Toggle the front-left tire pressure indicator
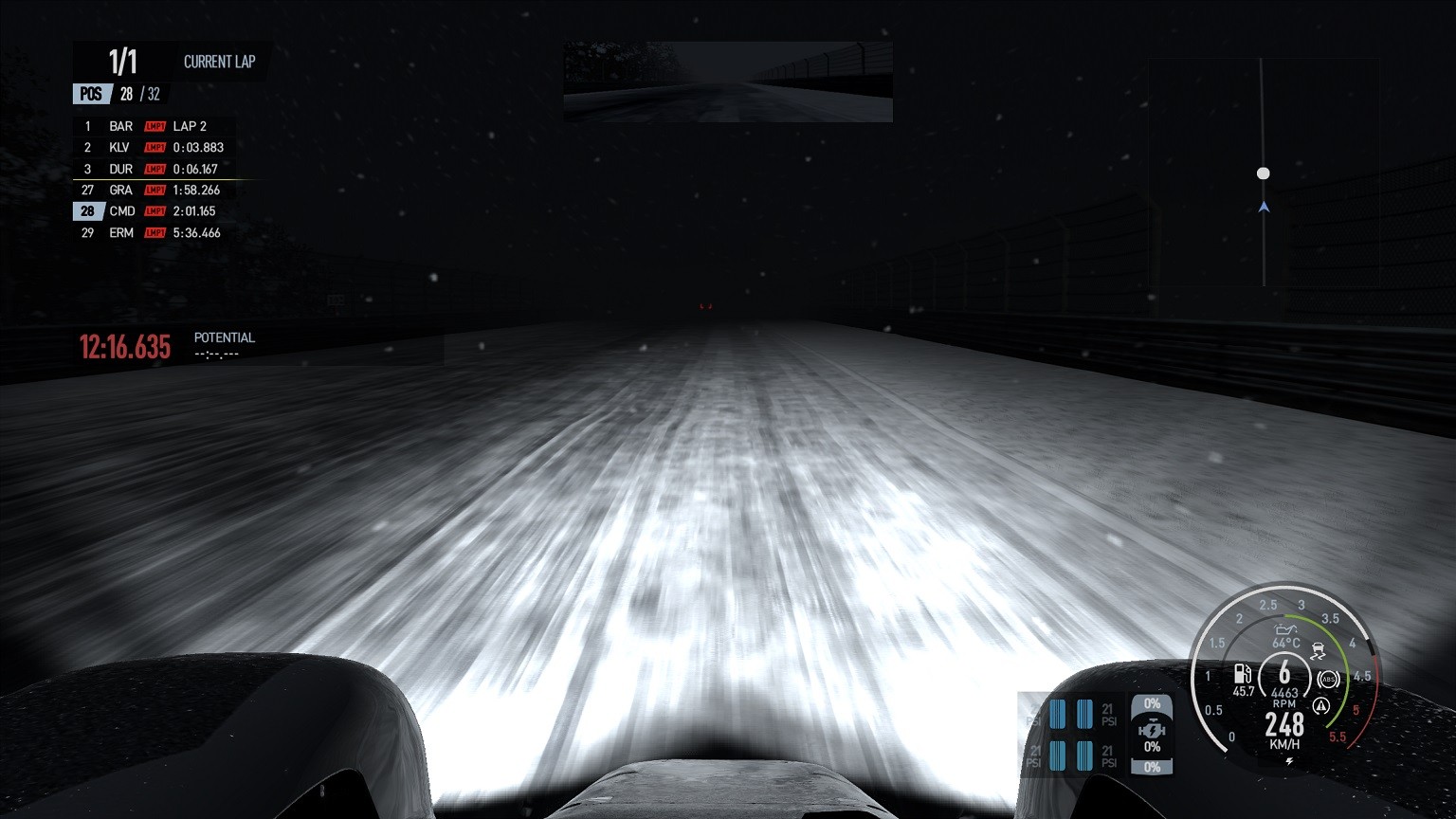The height and width of the screenshot is (819, 1456). tap(1059, 714)
